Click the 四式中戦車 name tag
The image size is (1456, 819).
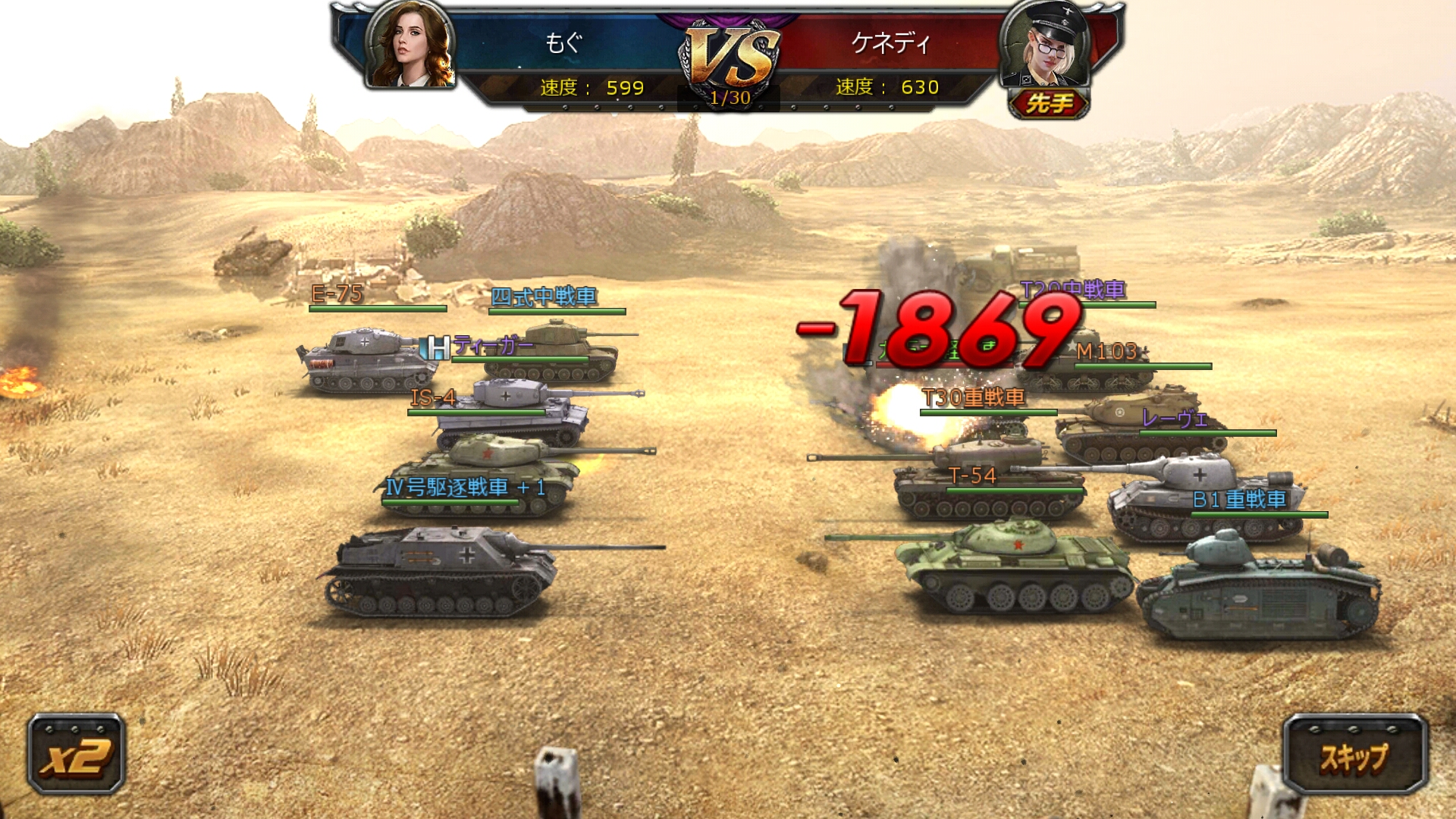coord(543,297)
